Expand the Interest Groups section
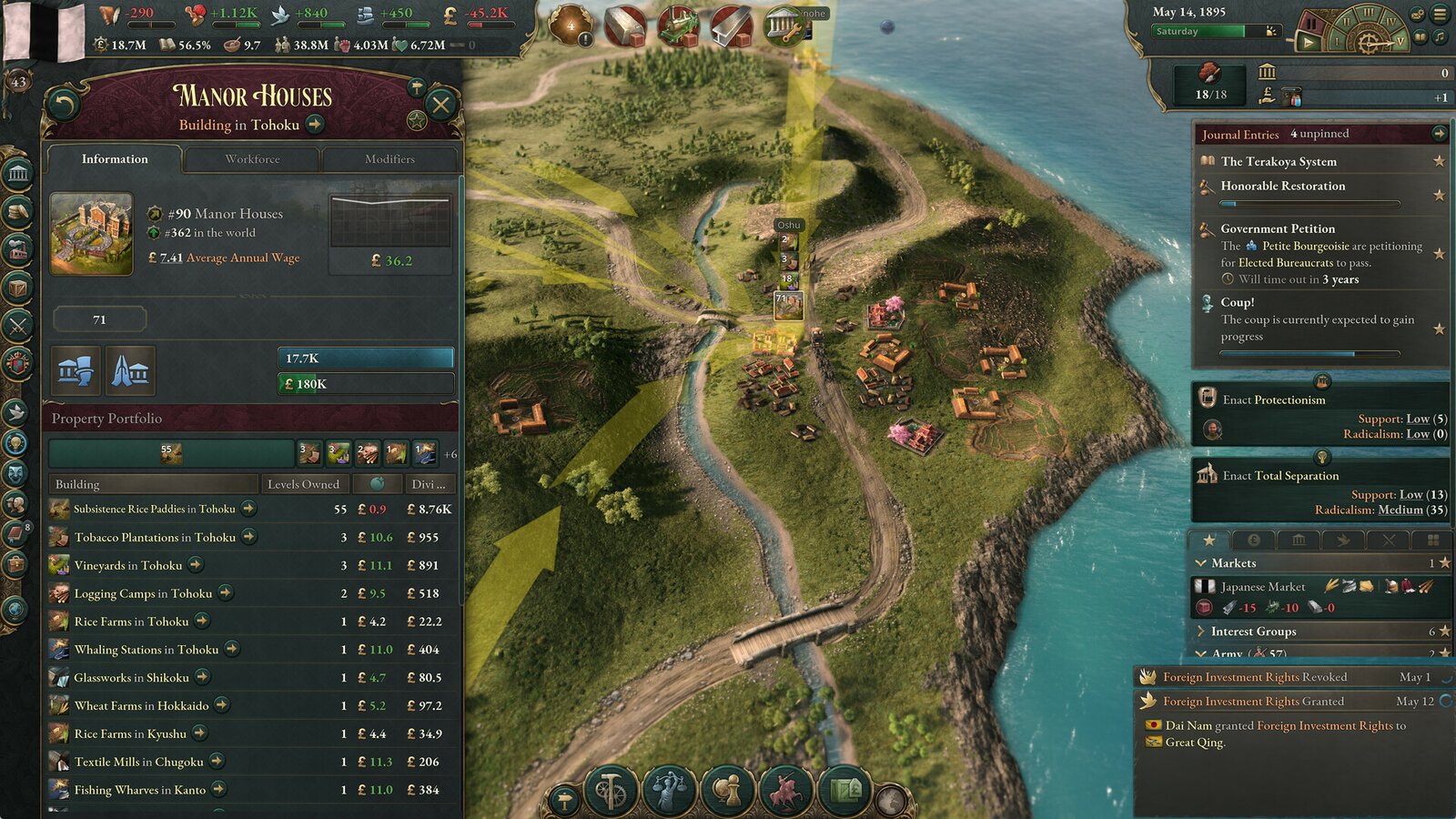The image size is (1456, 819). [1201, 631]
